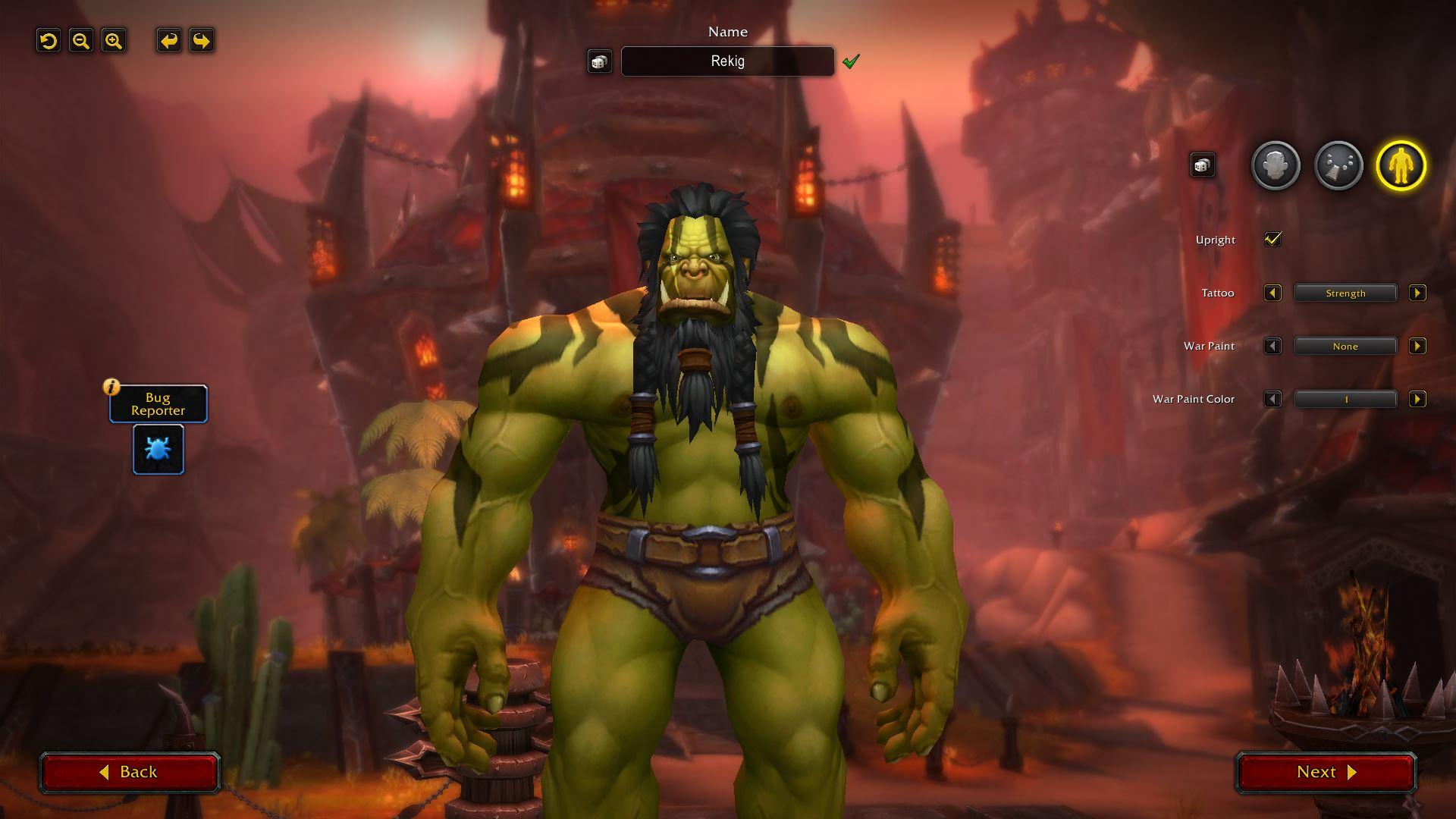Advance to the next War Paint Color
The width and height of the screenshot is (1456, 819).
click(1417, 399)
